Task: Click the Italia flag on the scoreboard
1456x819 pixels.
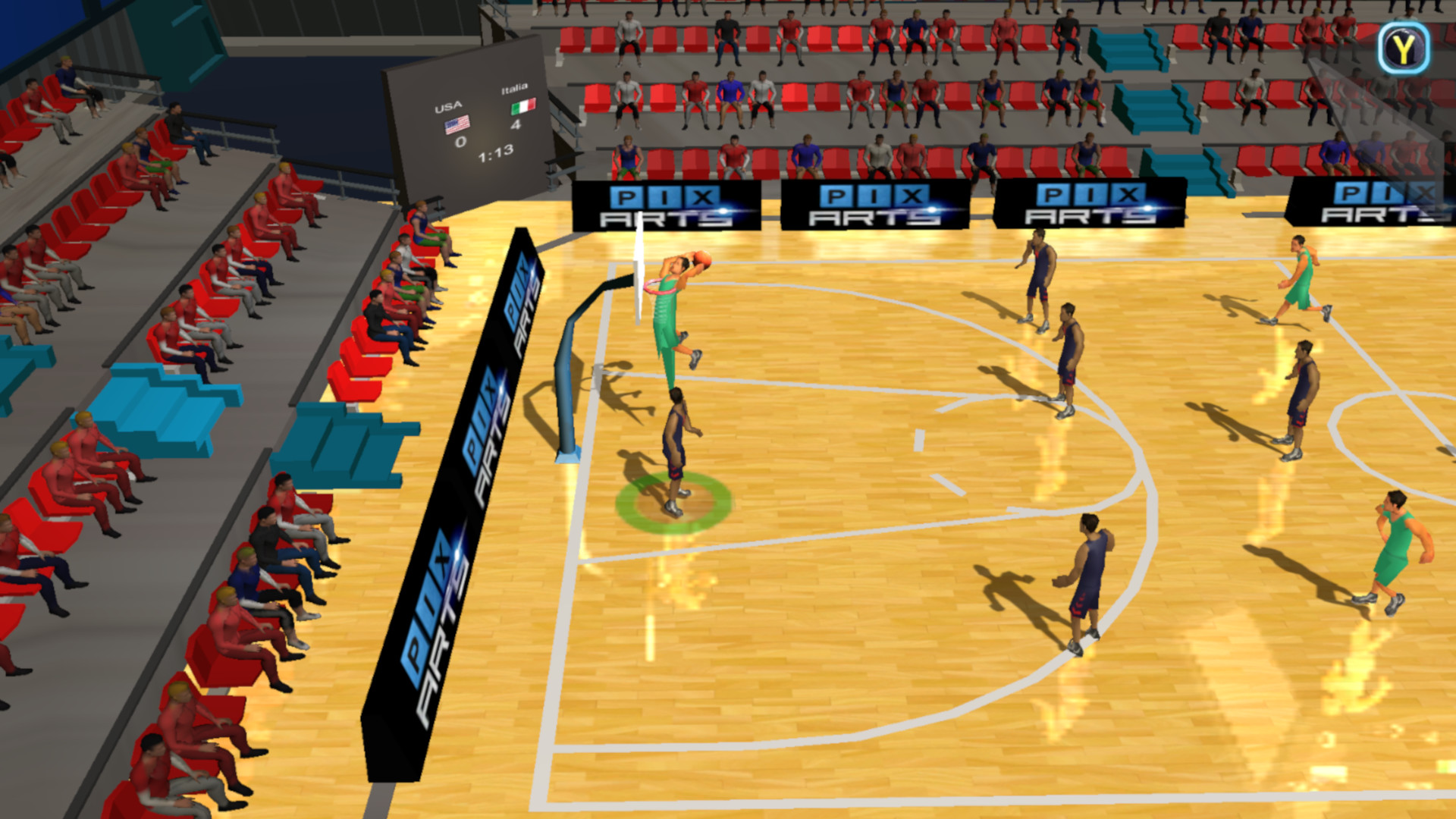Action: (524, 107)
